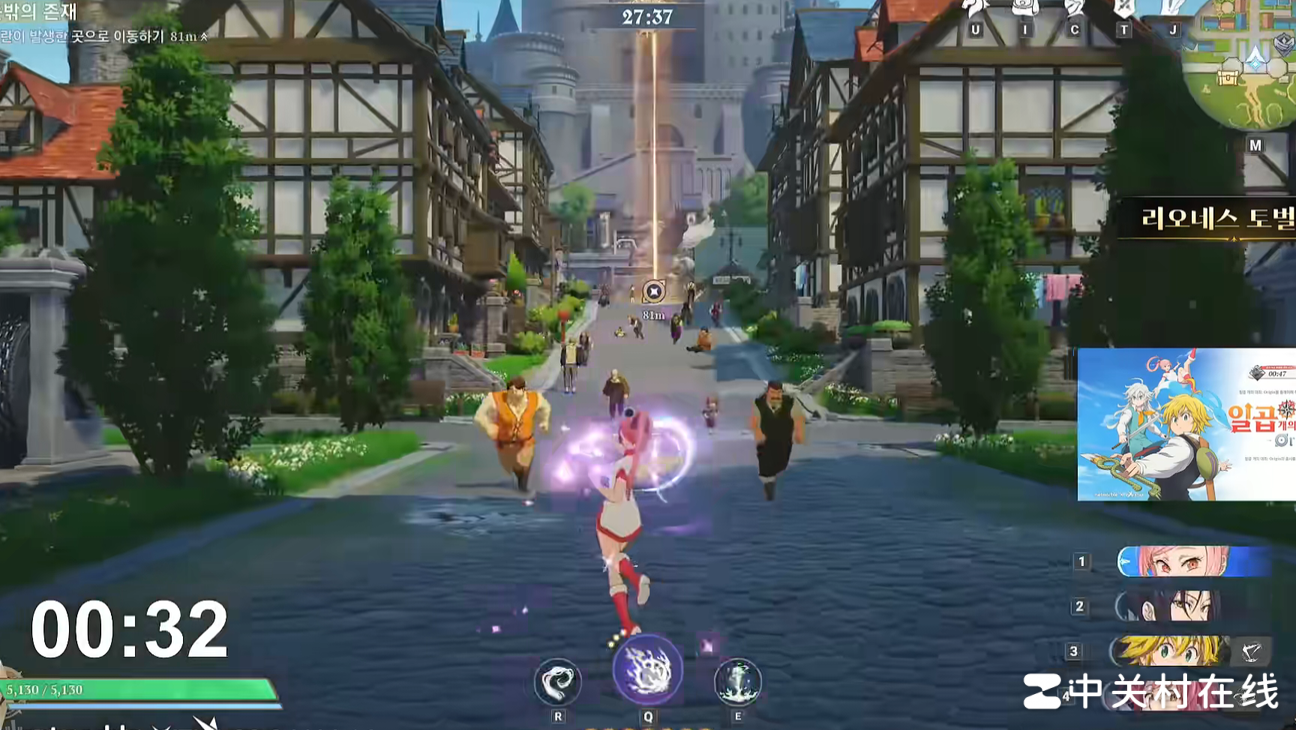Select the quest objective tracker text

(100, 36)
